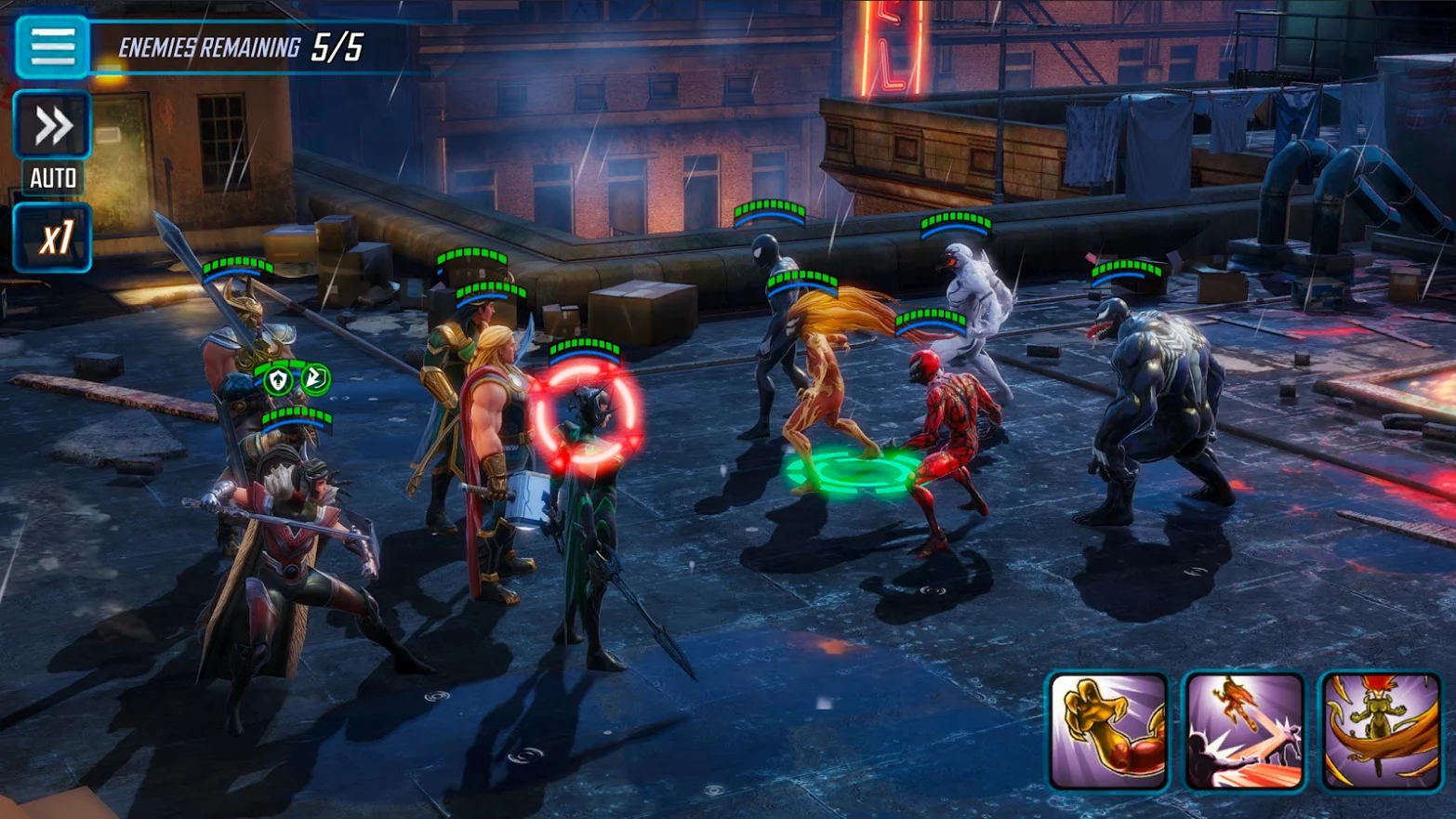This screenshot has height=819, width=1456.
Task: Trigger the orange tendril symbiote ability
Action: click(1381, 732)
